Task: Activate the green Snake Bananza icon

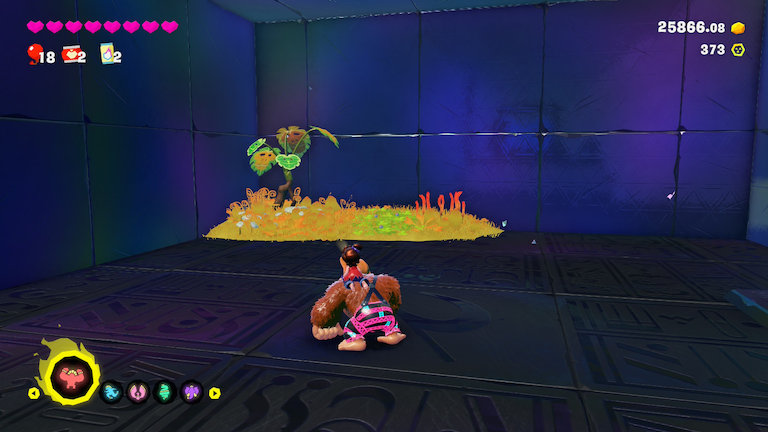Action: [x=165, y=392]
